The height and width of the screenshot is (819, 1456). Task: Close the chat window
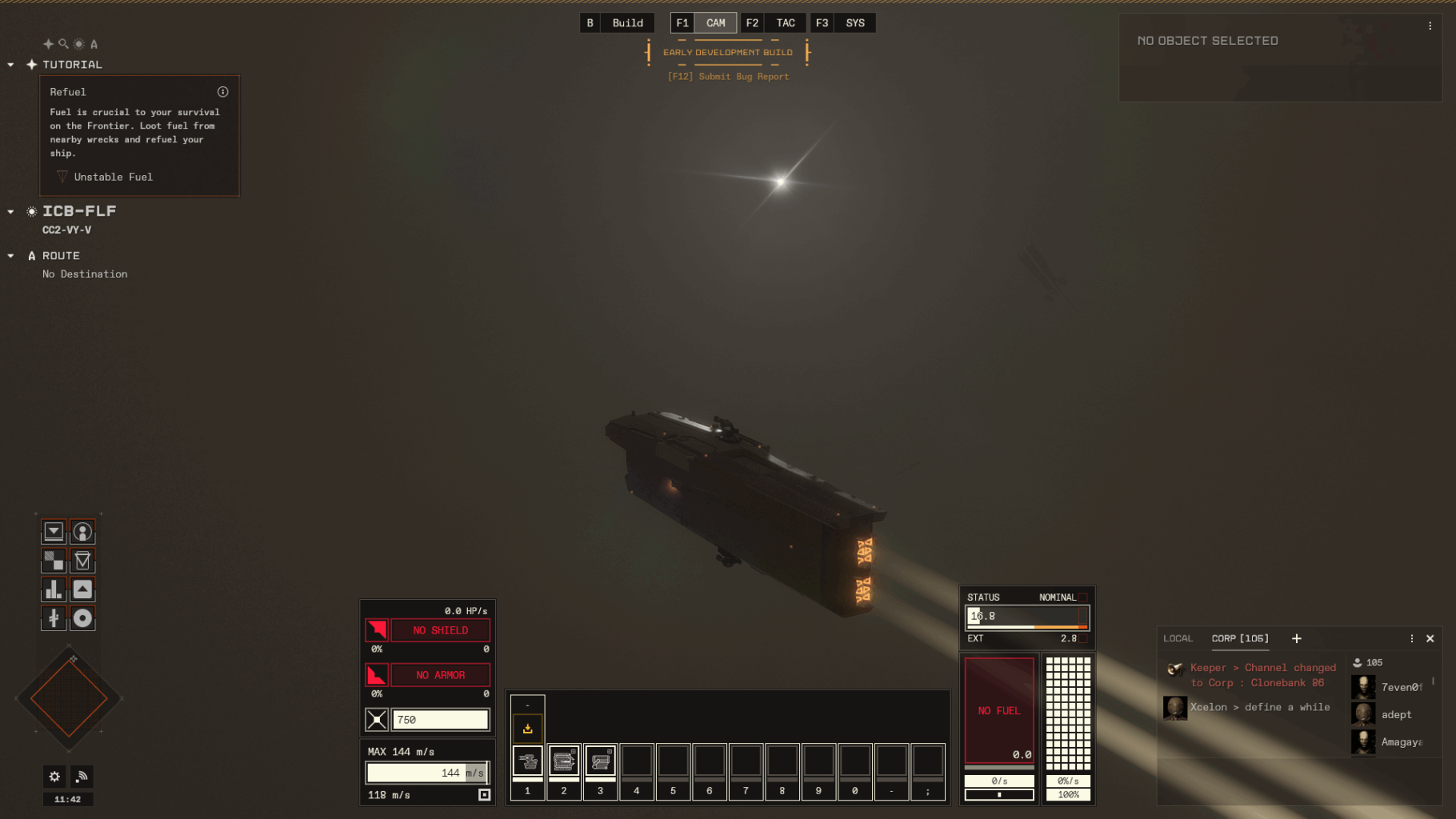click(1430, 638)
